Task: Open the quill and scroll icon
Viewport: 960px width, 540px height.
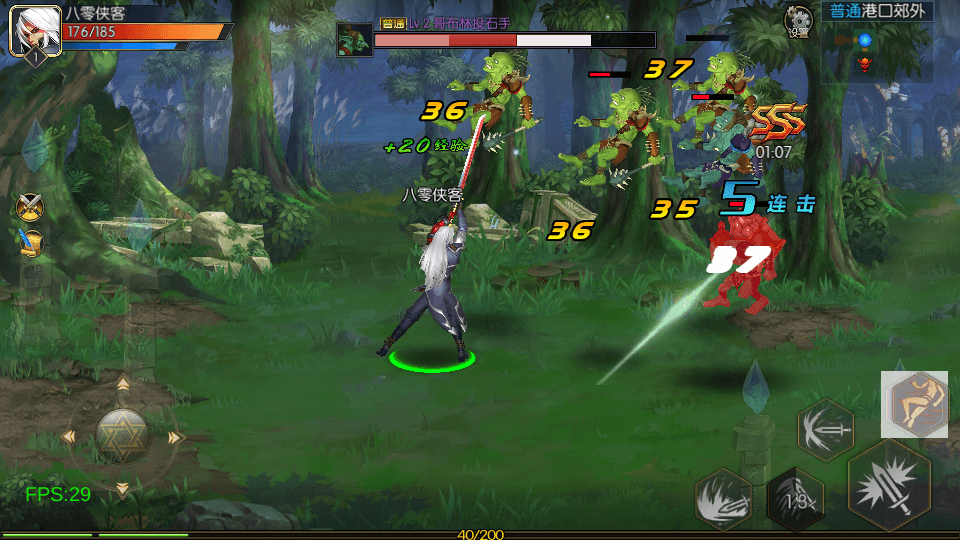Action: 31,243
